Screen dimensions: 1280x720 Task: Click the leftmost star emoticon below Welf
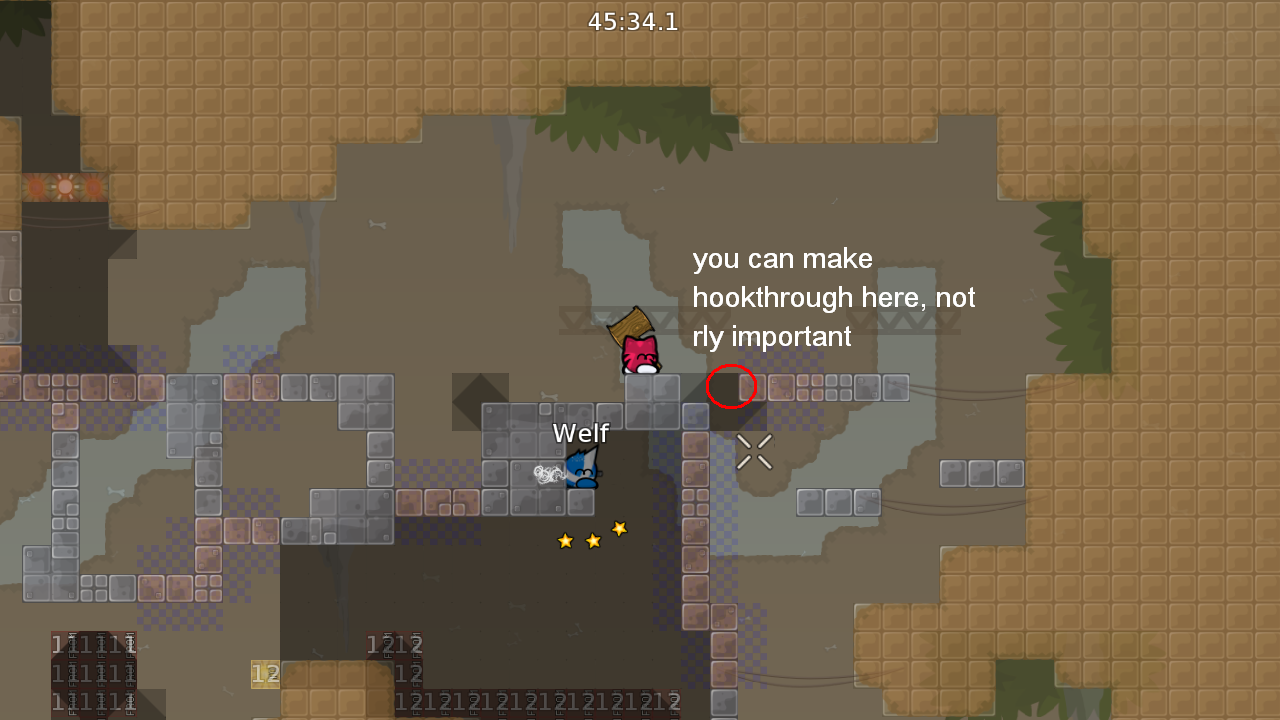(x=565, y=539)
